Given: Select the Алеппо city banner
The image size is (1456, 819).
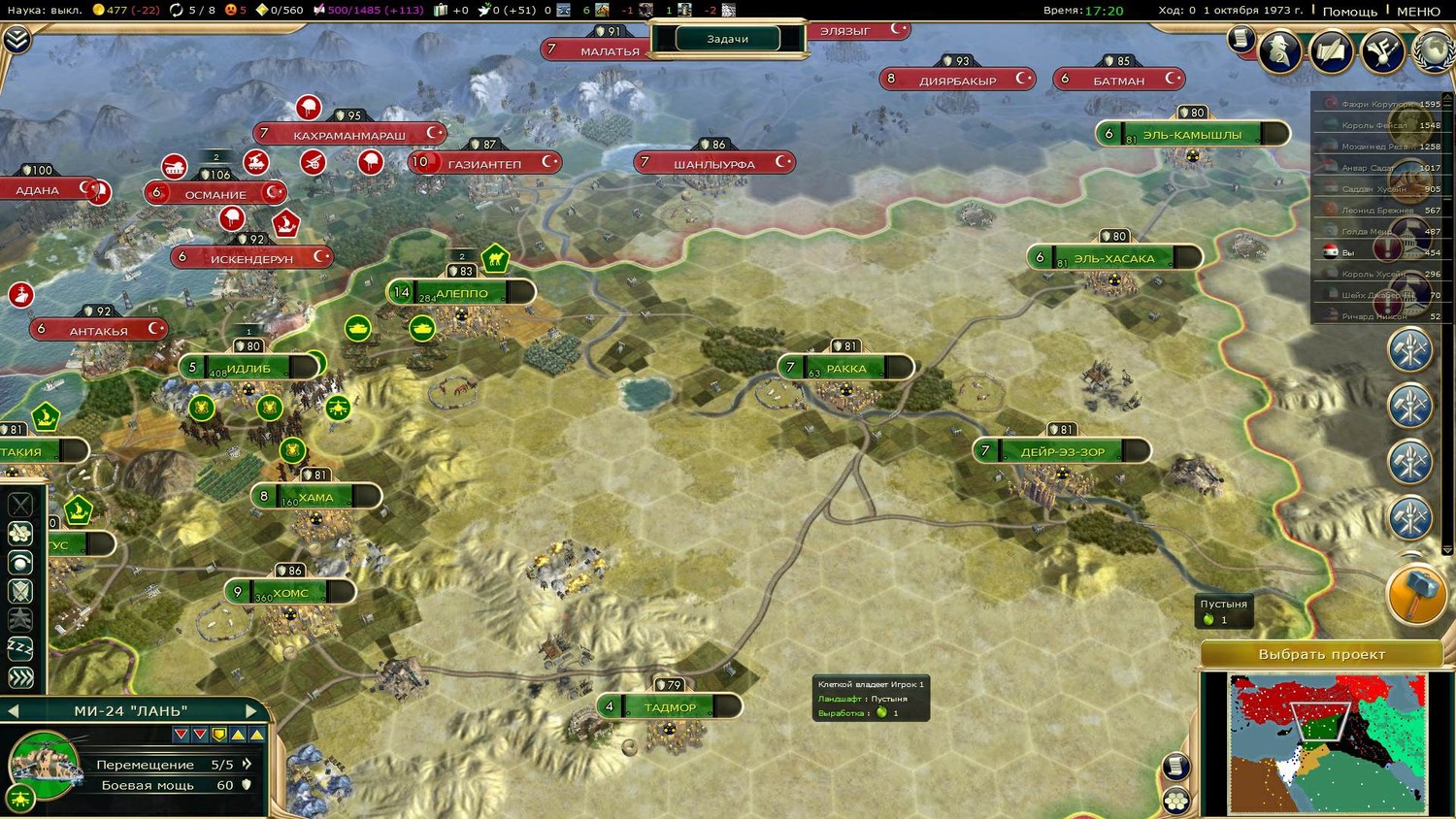Looking at the screenshot, I should click(462, 292).
